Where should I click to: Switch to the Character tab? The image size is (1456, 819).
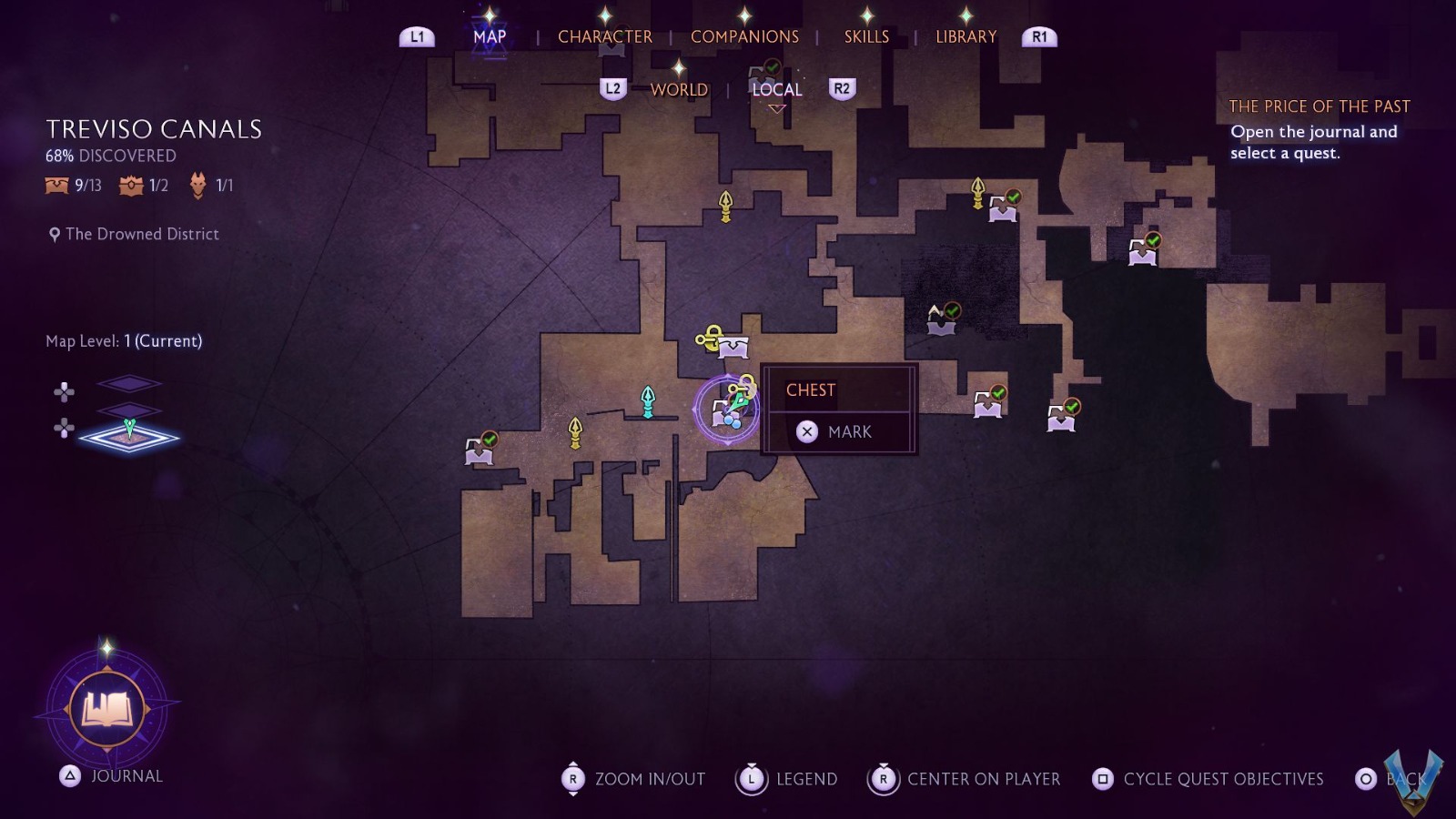click(604, 36)
